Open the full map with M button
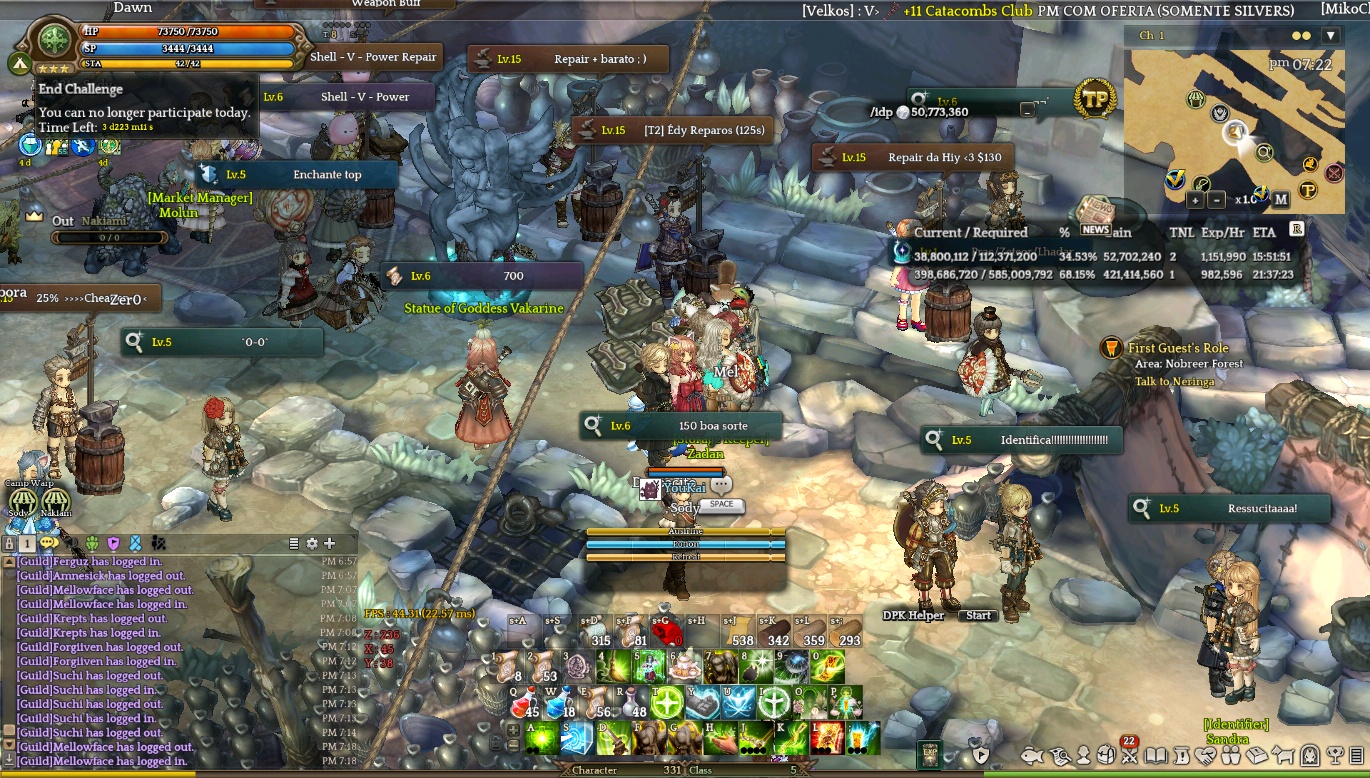 [x=1281, y=199]
